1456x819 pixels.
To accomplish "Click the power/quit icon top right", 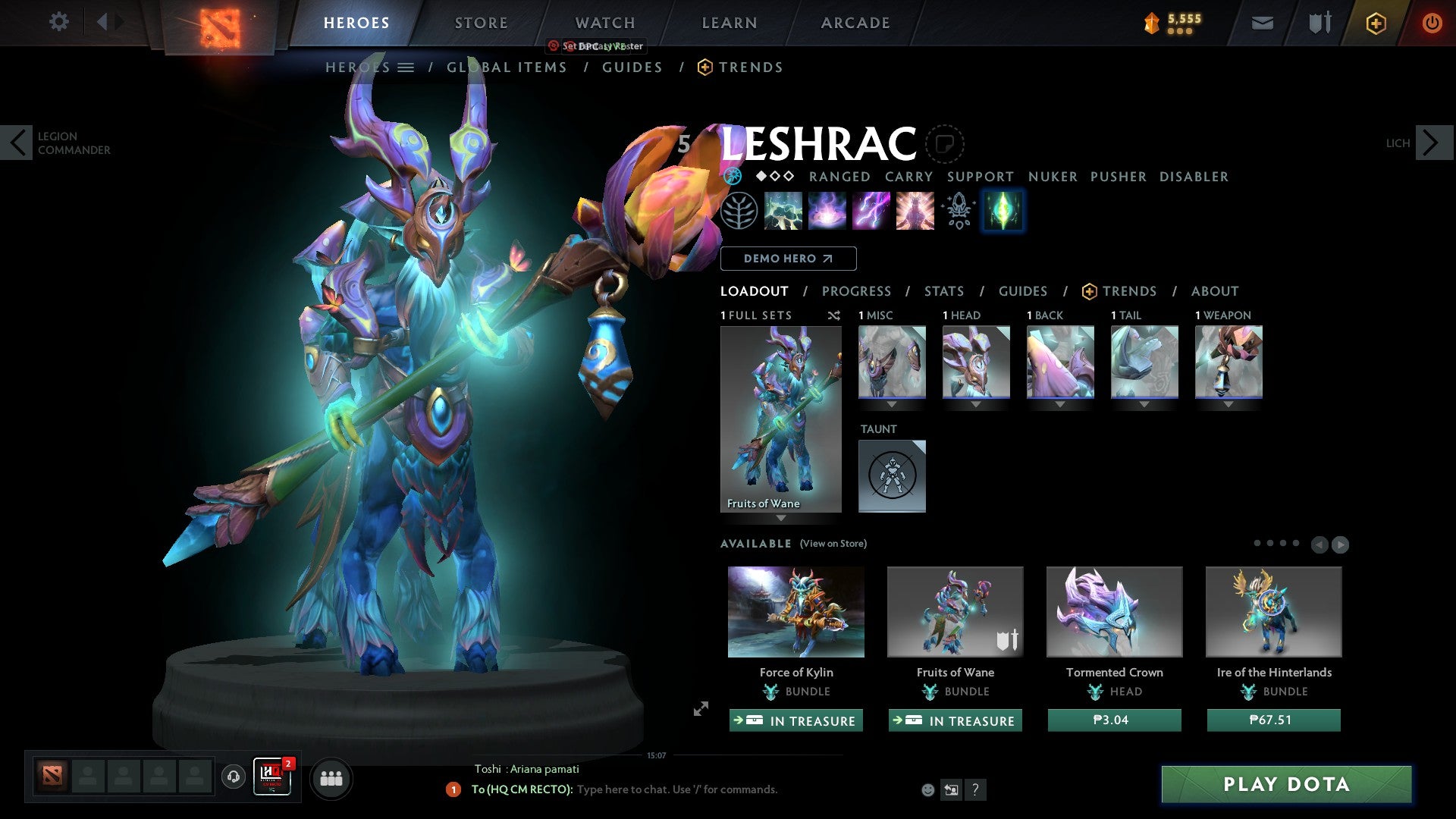I will pos(1432,23).
